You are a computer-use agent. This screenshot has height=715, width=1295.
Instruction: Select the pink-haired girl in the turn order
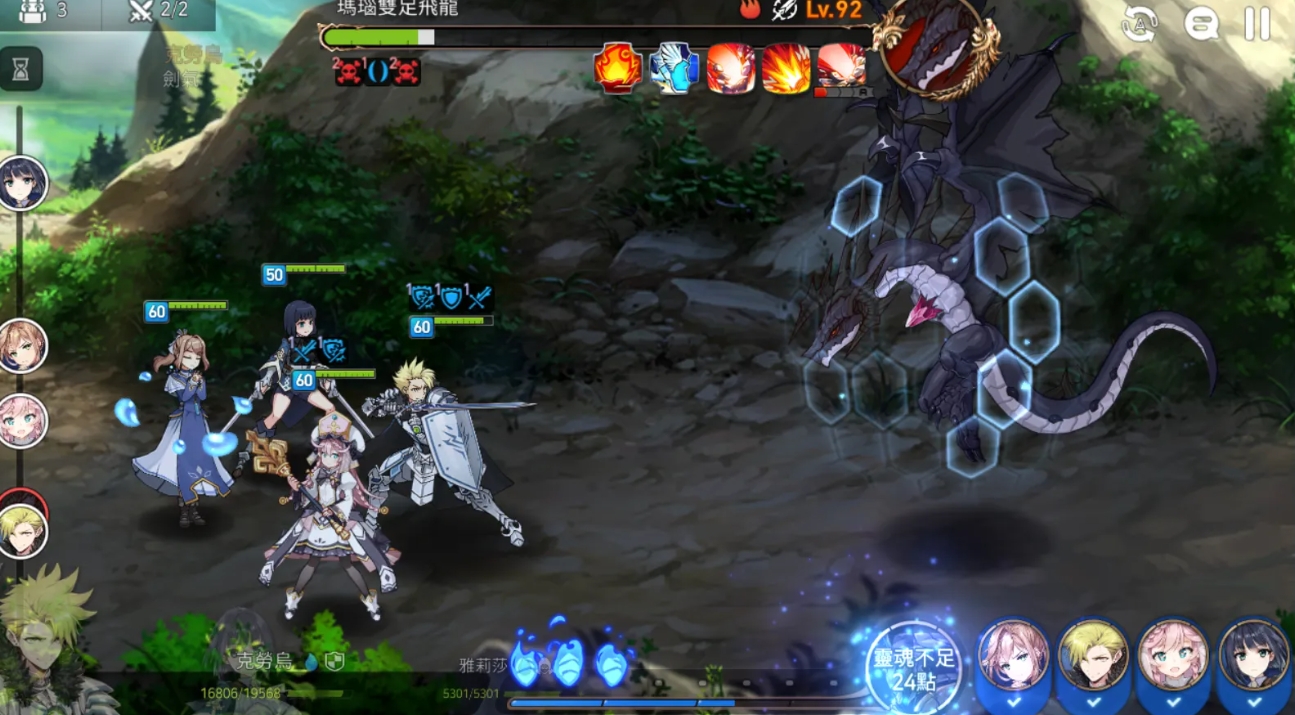(x=22, y=421)
